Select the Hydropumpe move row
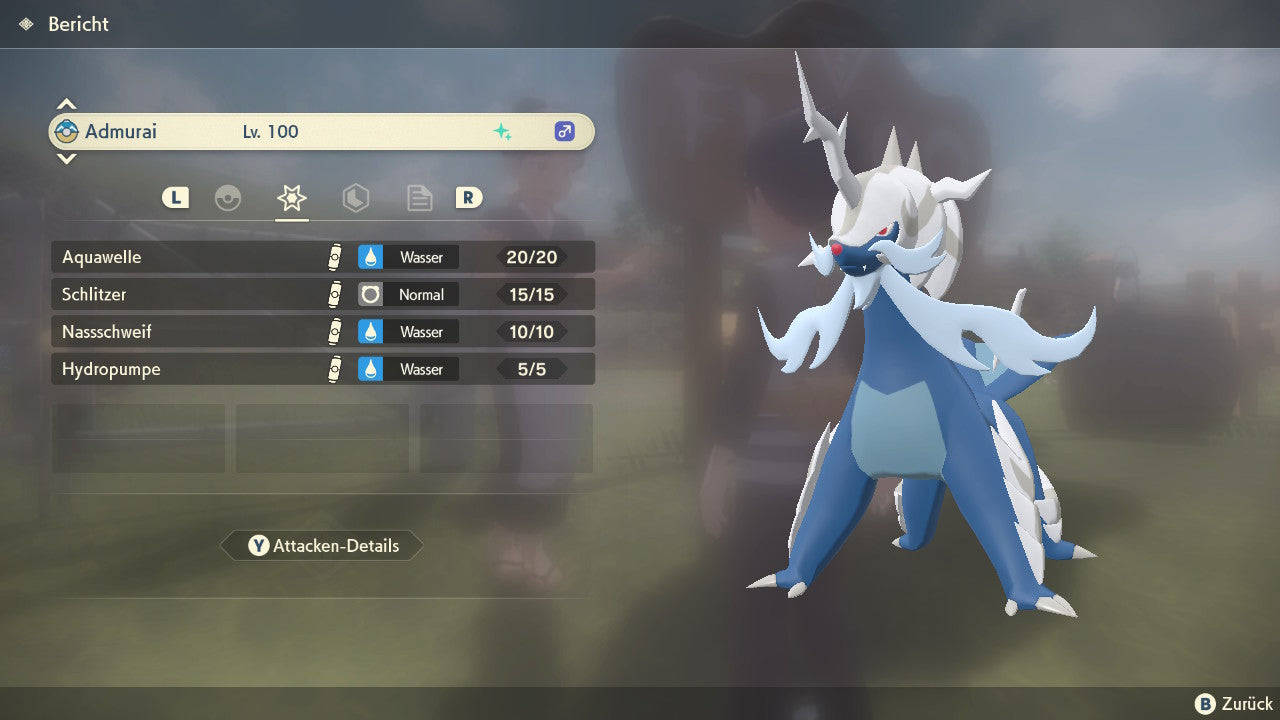Viewport: 1280px width, 720px height. [322, 369]
